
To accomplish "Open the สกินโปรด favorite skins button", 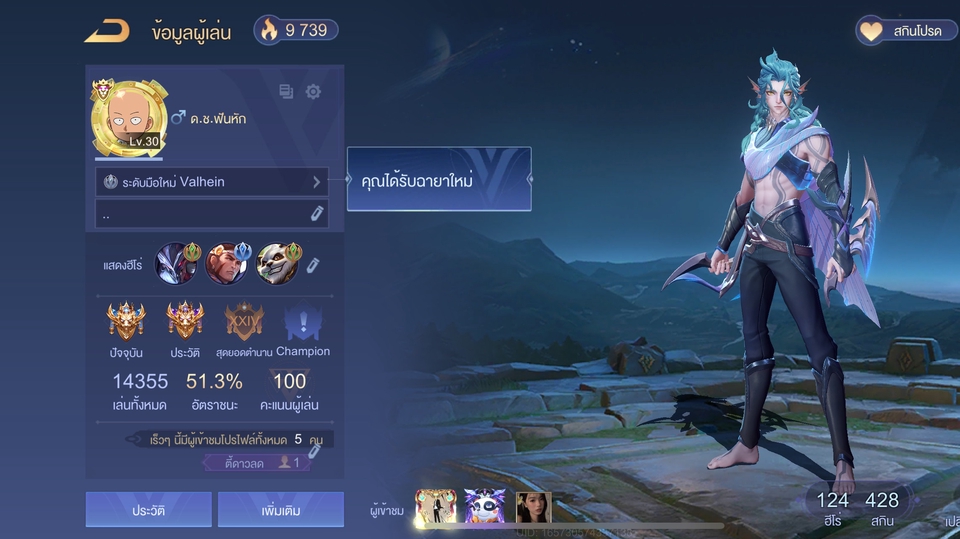I will 900,31.
